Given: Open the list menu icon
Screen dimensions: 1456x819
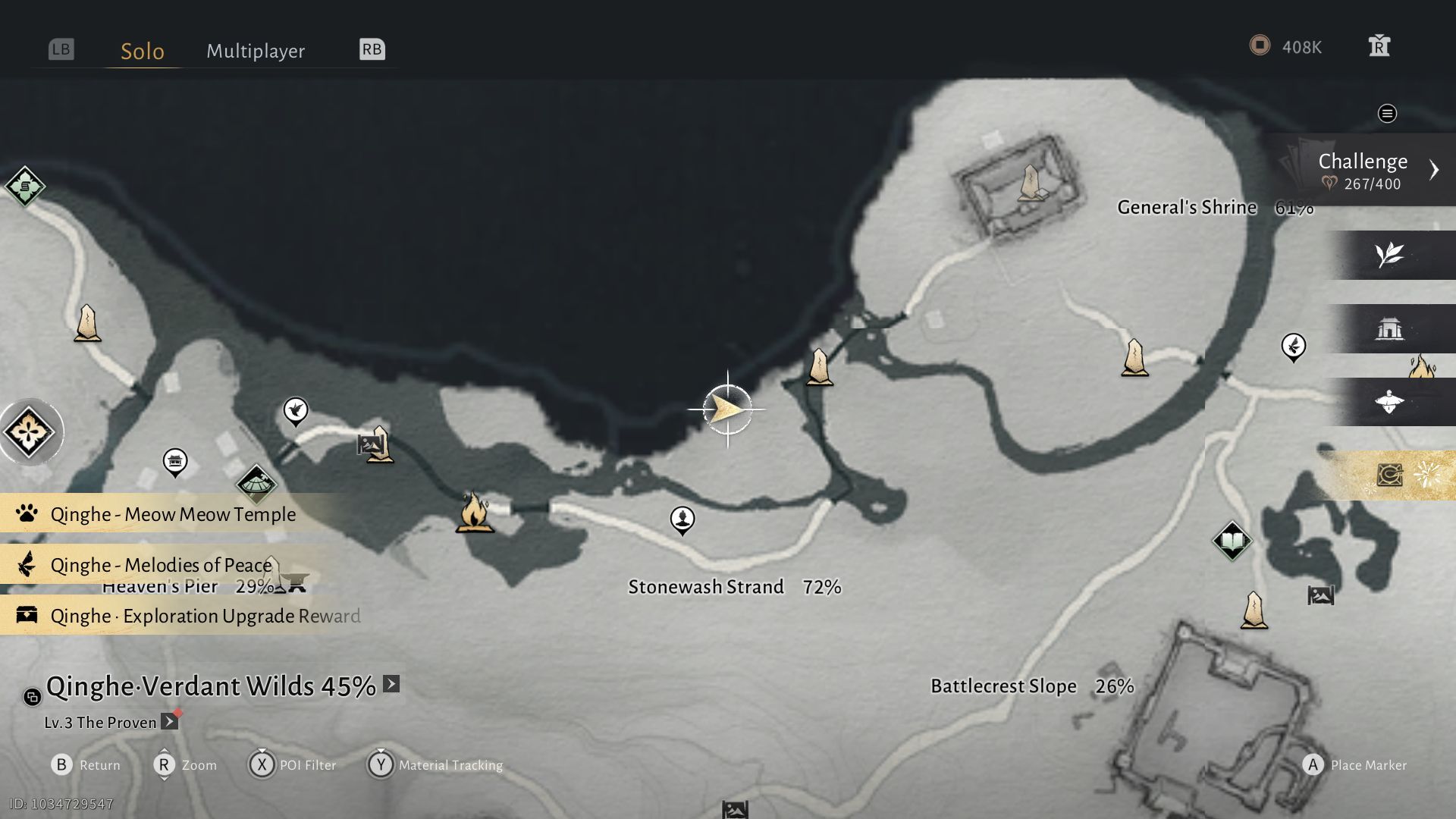Looking at the screenshot, I should [1387, 114].
